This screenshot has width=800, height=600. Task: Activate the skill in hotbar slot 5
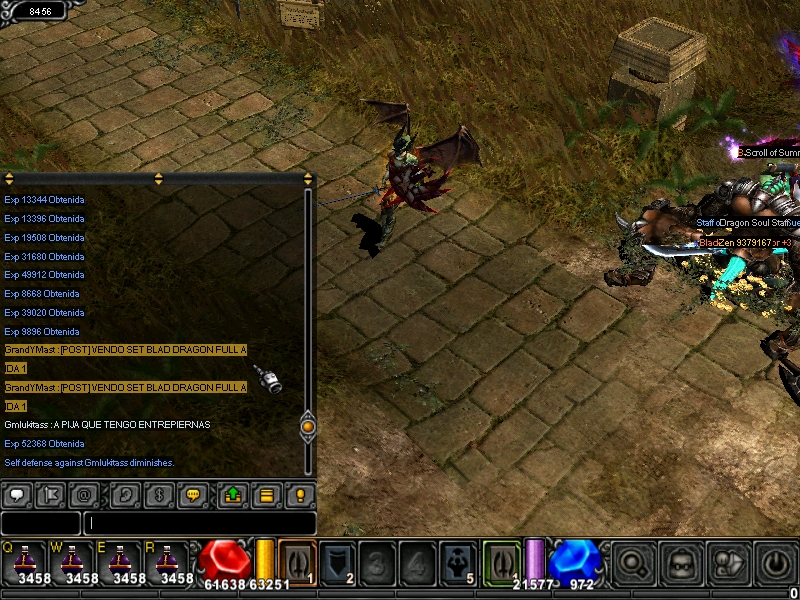[x=458, y=562]
